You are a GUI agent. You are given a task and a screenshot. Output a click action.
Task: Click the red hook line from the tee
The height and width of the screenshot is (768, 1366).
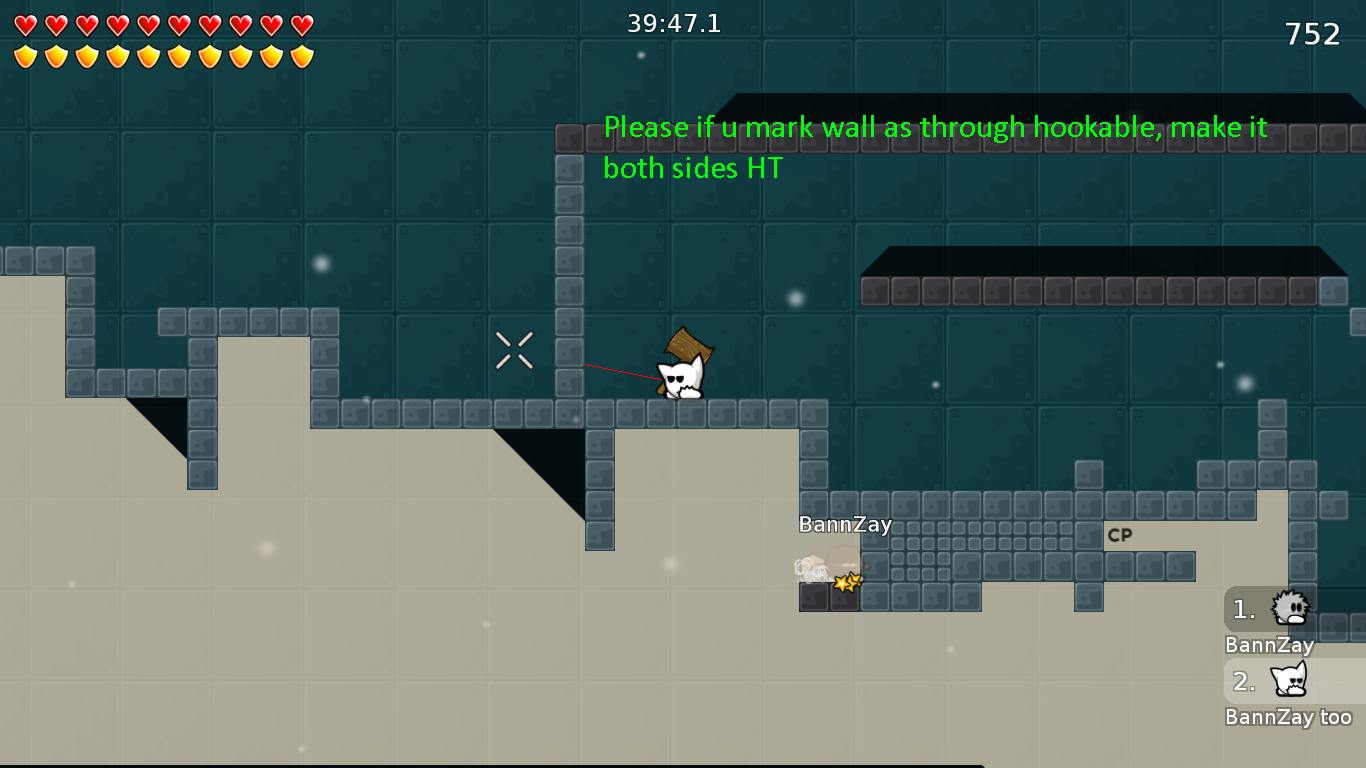pos(620,370)
